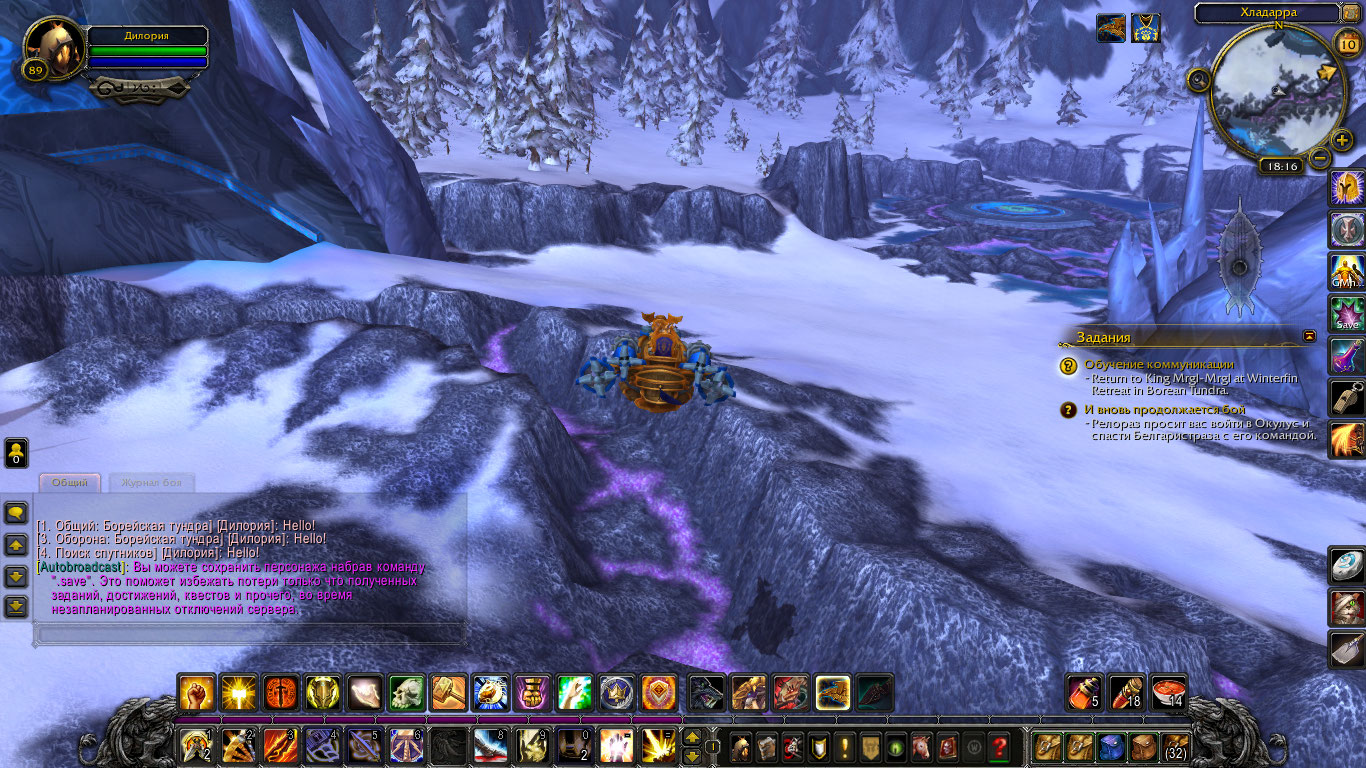
Task: Activate the golden hammer ability
Action: [449, 693]
